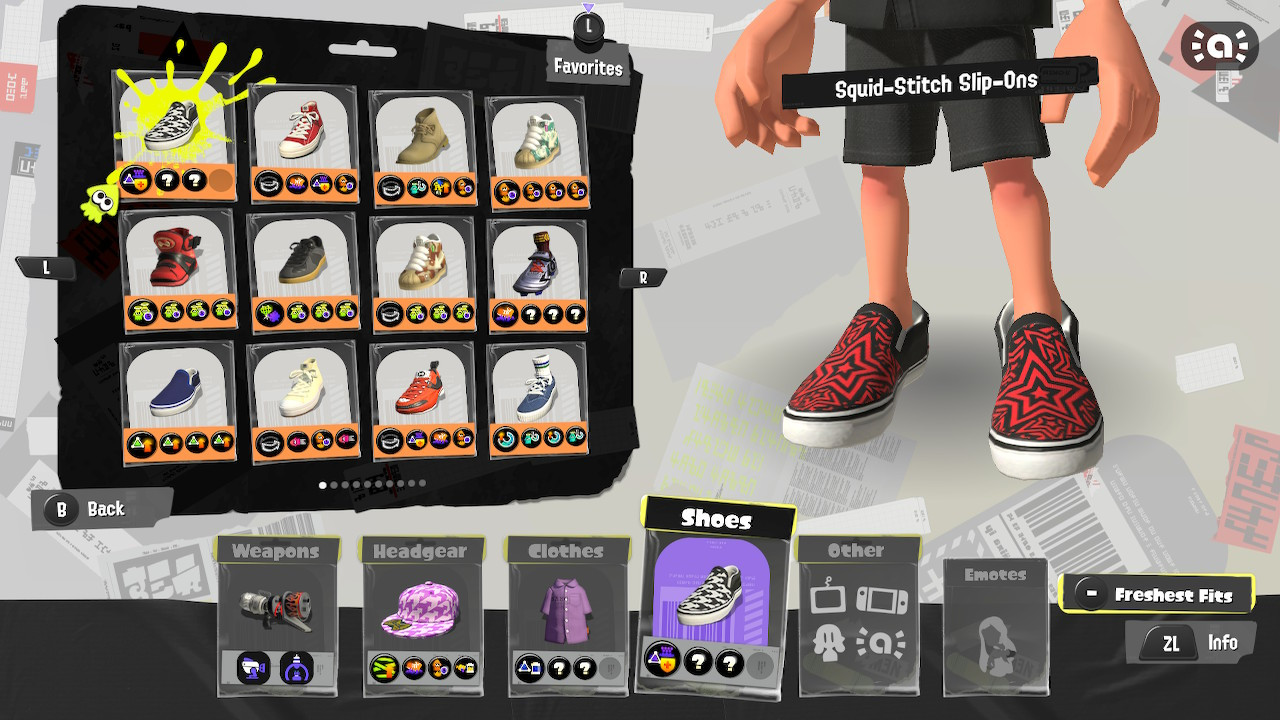The width and height of the screenshot is (1280, 720).
Task: Open the Freshest Fits panel
Action: pyautogui.click(x=1157, y=593)
